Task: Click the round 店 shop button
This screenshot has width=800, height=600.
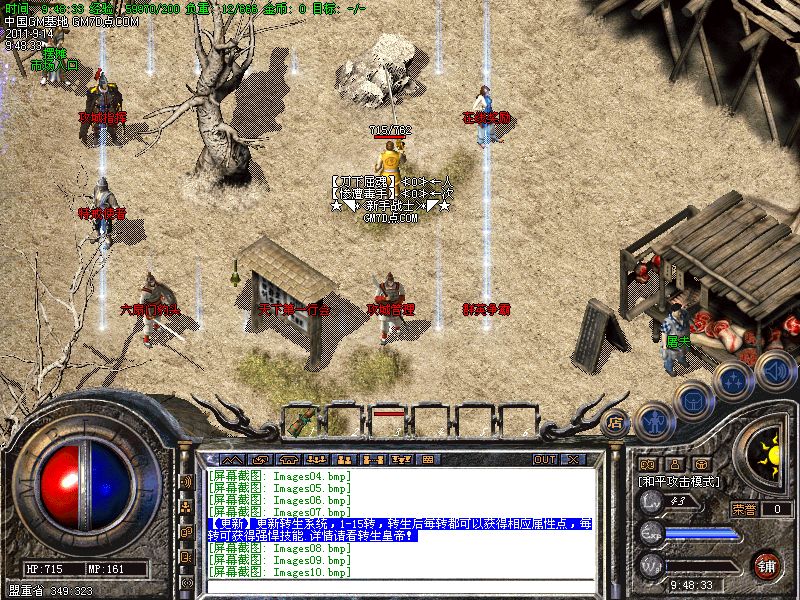Action: tap(616, 421)
